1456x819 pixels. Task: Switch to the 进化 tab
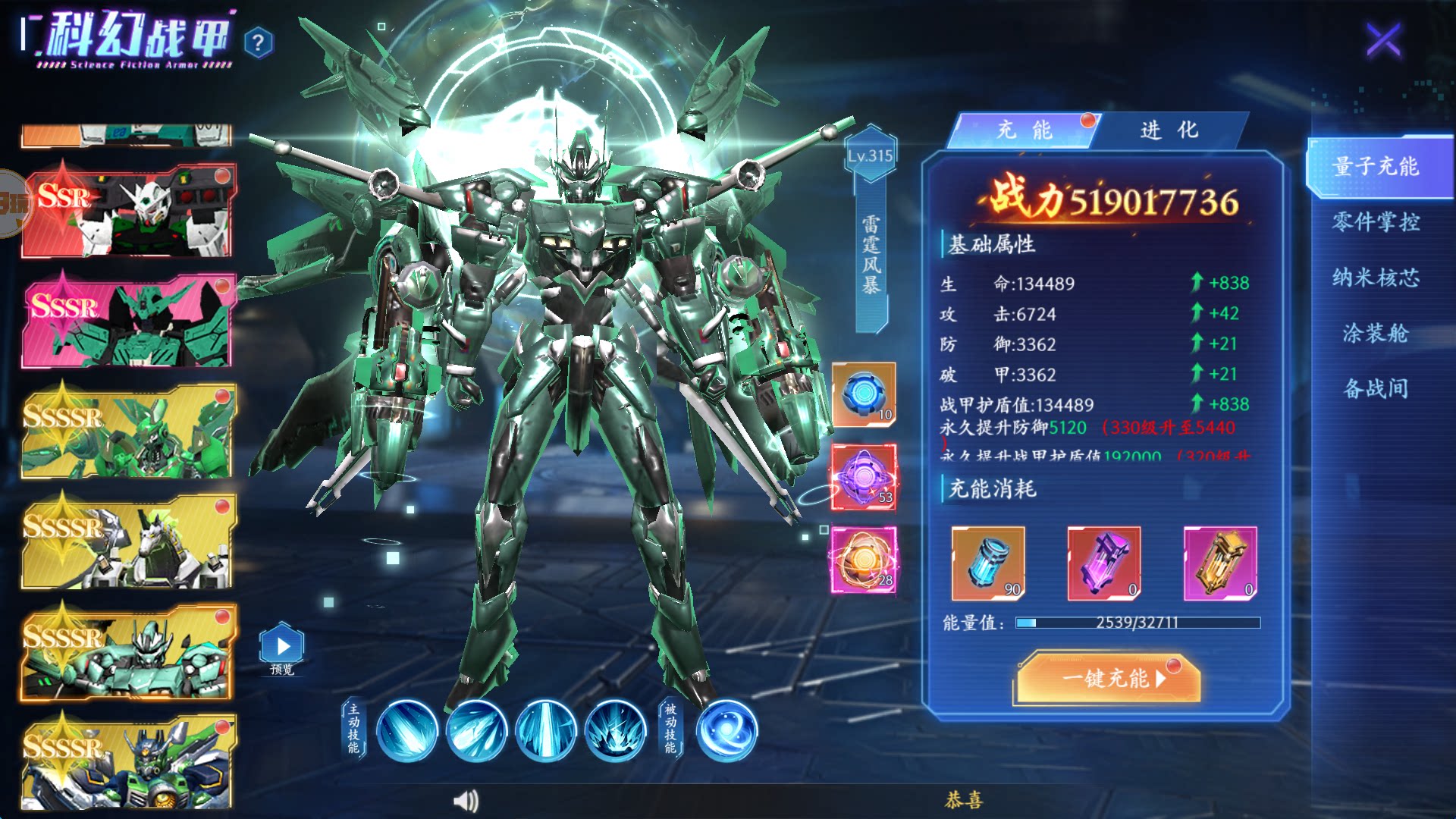[1169, 130]
